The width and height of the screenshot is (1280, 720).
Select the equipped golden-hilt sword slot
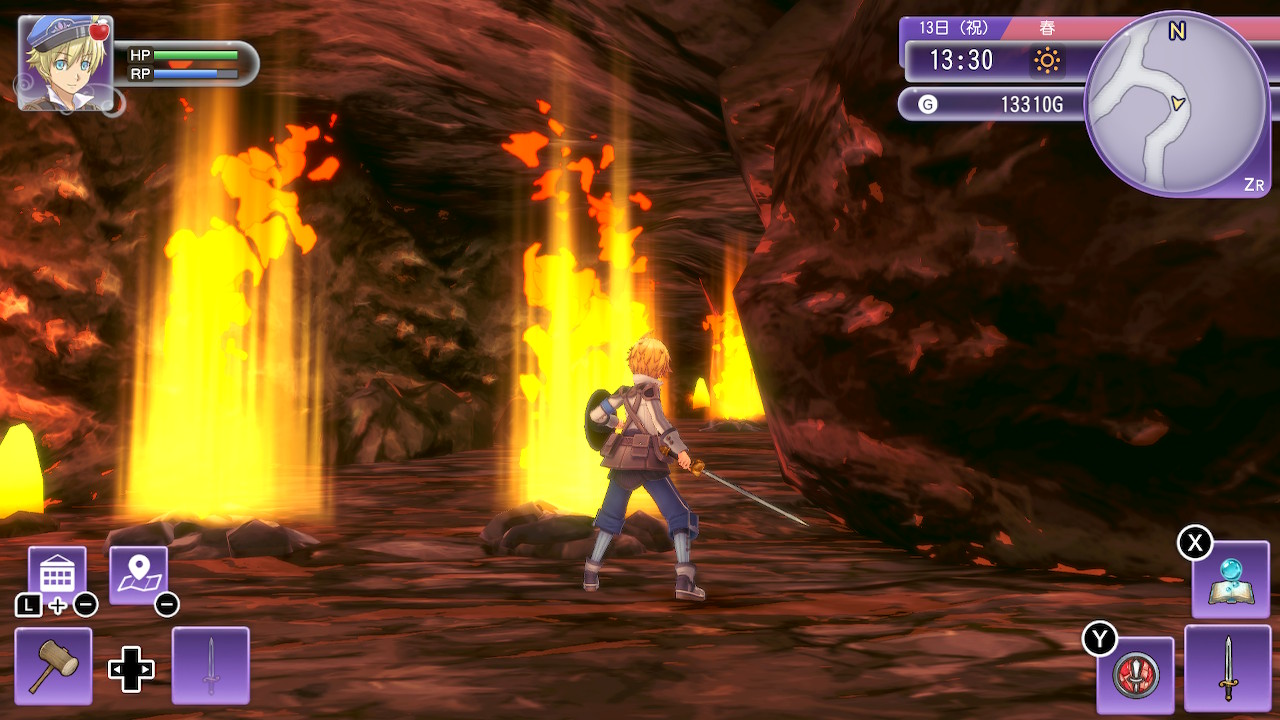tap(1227, 668)
